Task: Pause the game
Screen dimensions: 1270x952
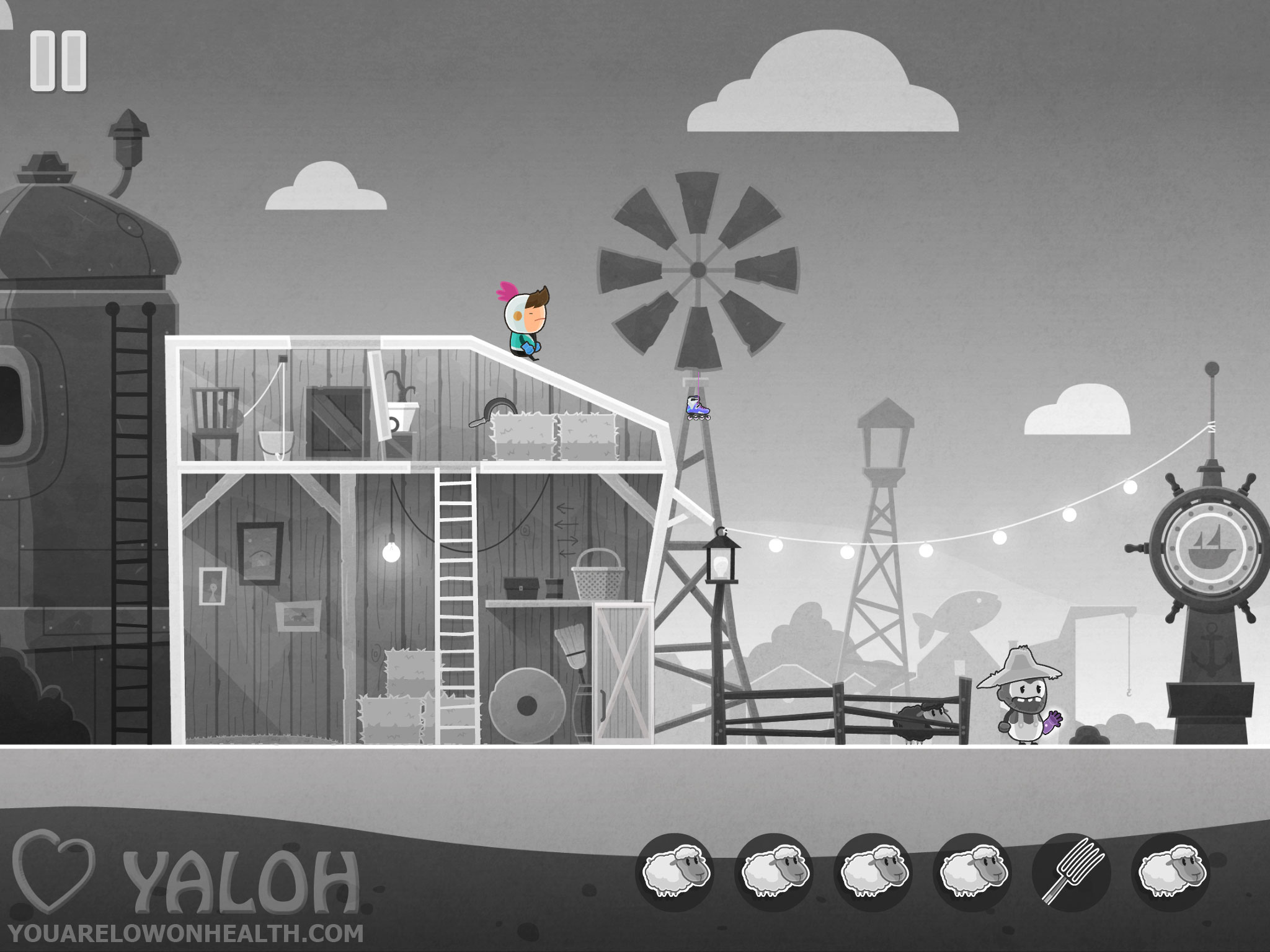Action: (58, 63)
